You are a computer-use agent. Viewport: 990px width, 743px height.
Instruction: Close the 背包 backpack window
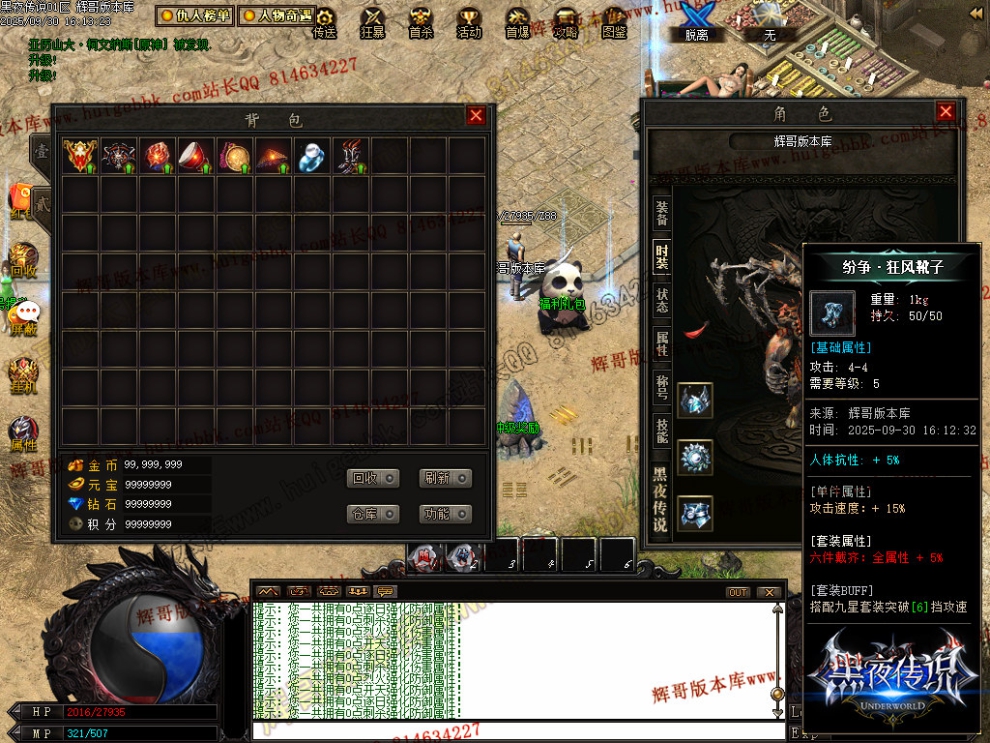coord(476,116)
